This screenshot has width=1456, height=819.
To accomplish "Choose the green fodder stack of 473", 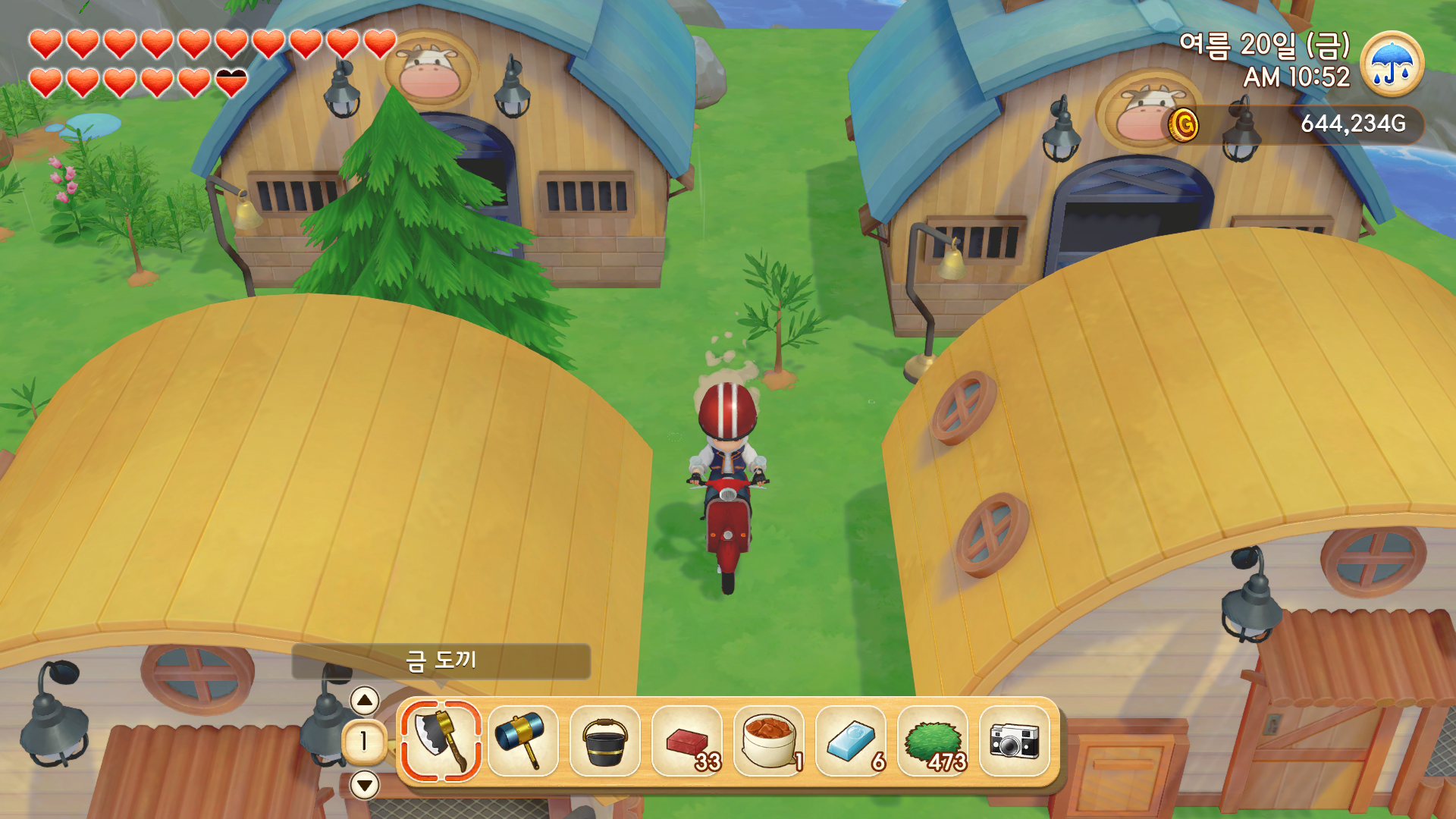I will tap(933, 741).
